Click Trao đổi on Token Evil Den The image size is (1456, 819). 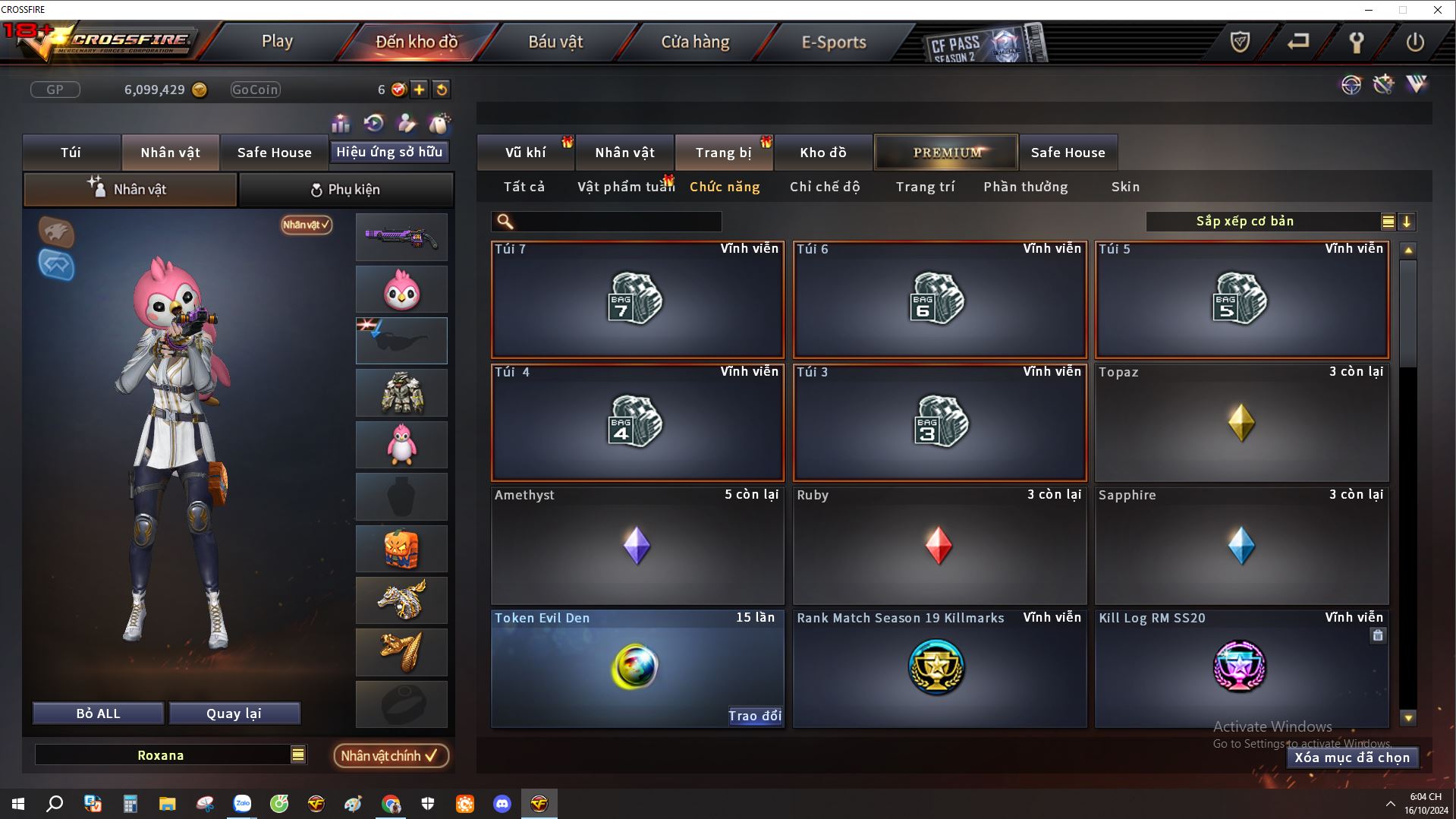(754, 716)
